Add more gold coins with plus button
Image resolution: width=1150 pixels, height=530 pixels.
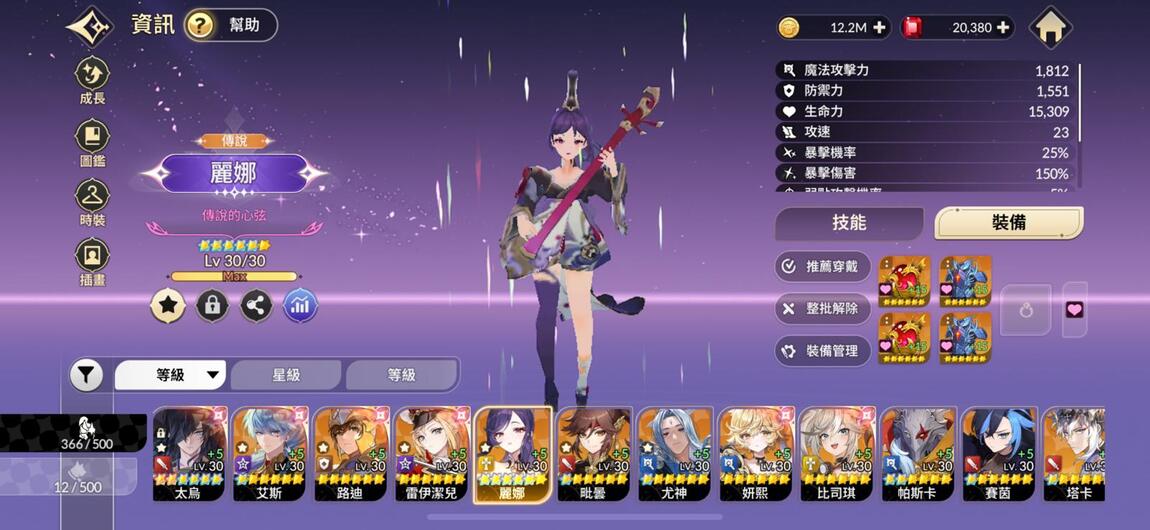[x=880, y=28]
